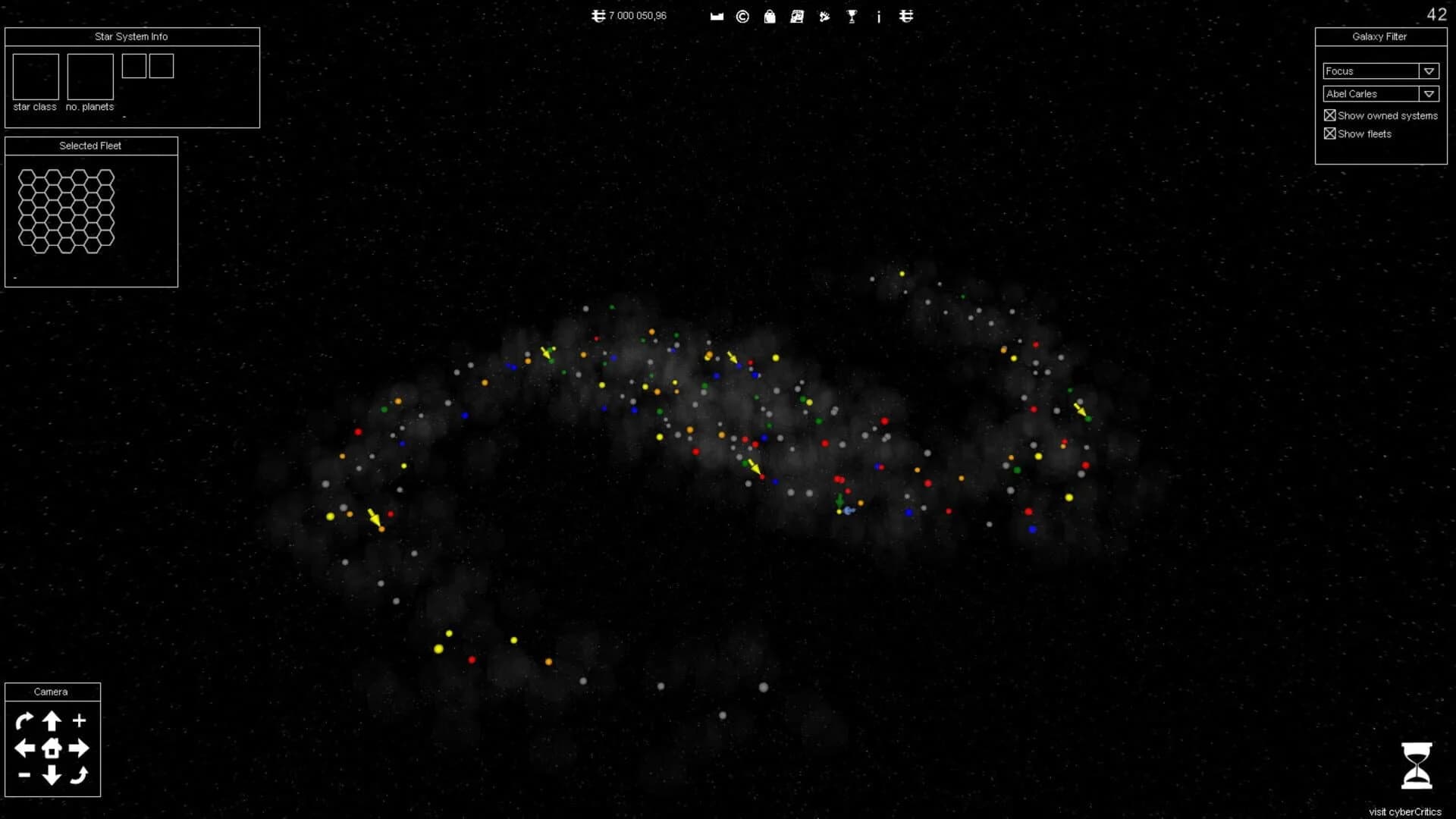Click the building icon on the top toolbar

click(717, 16)
